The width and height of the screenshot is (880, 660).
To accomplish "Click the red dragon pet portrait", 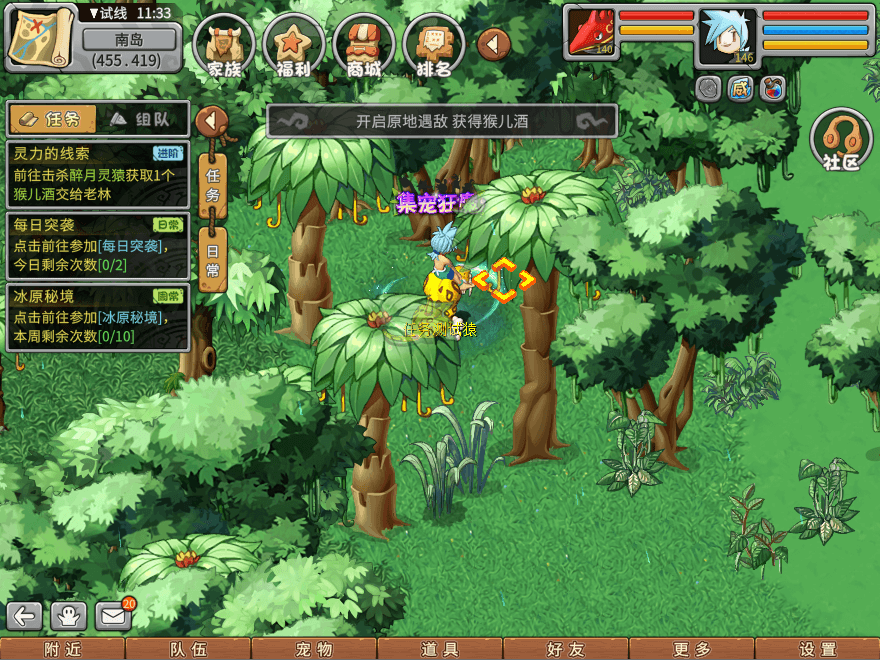I will (x=591, y=31).
